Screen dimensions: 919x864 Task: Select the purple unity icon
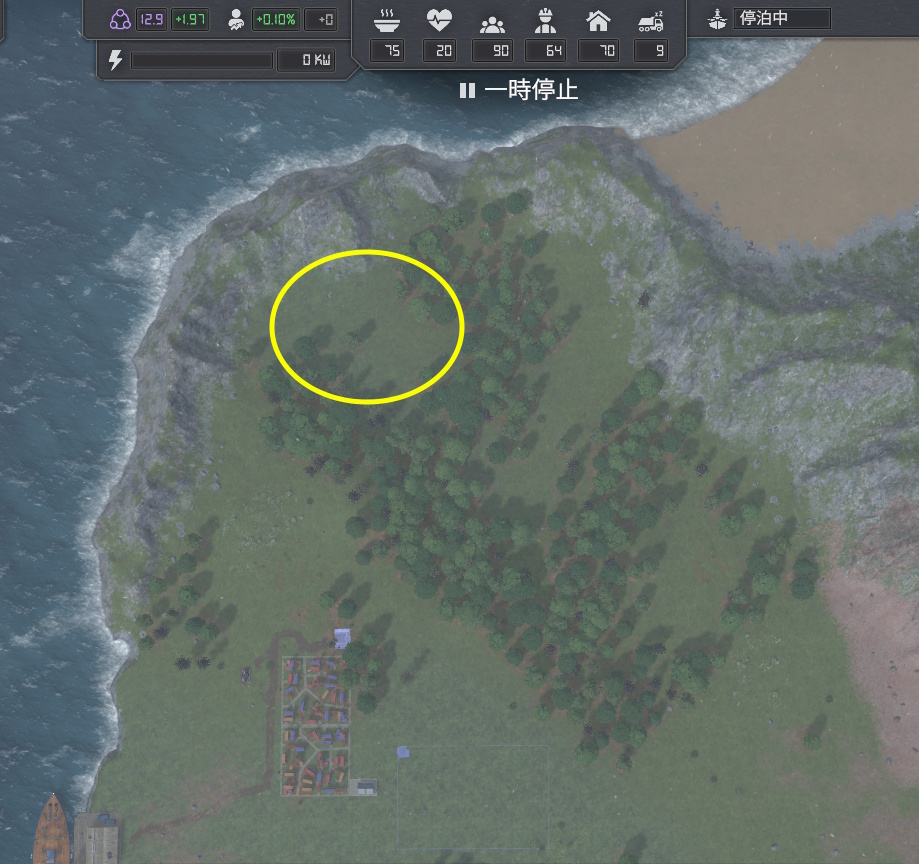pyautogui.click(x=120, y=19)
